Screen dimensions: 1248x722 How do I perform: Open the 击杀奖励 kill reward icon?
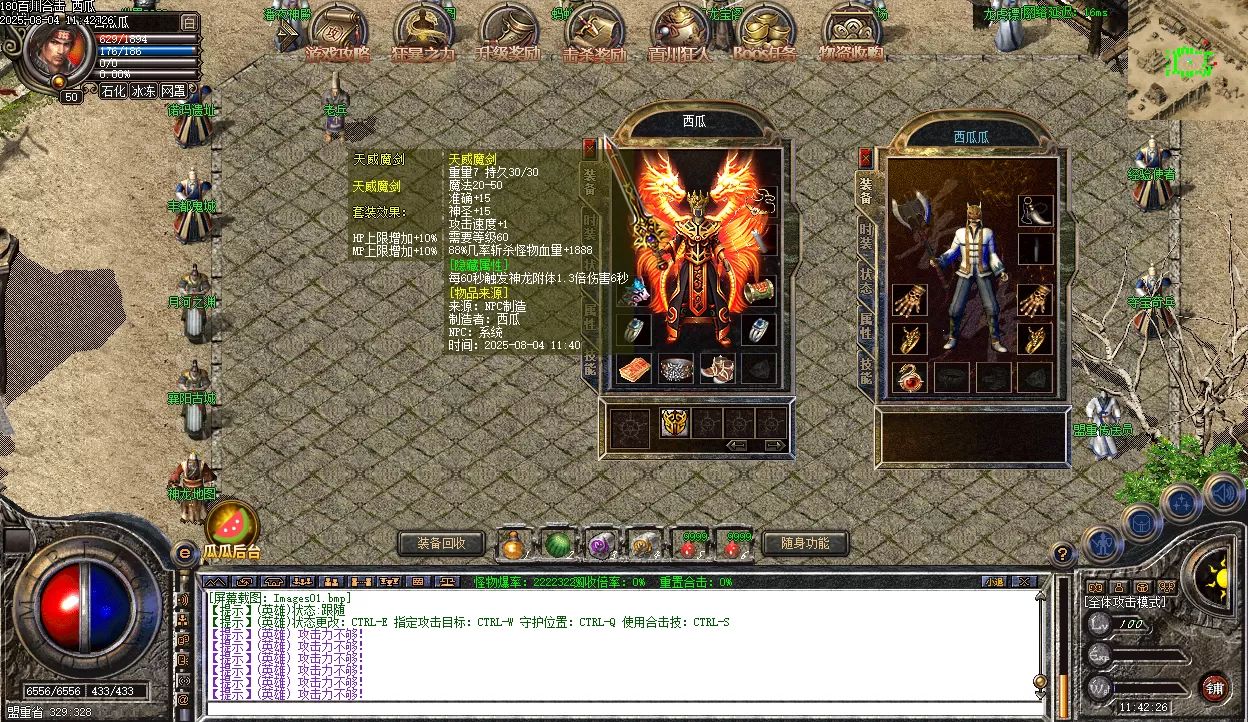[593, 37]
